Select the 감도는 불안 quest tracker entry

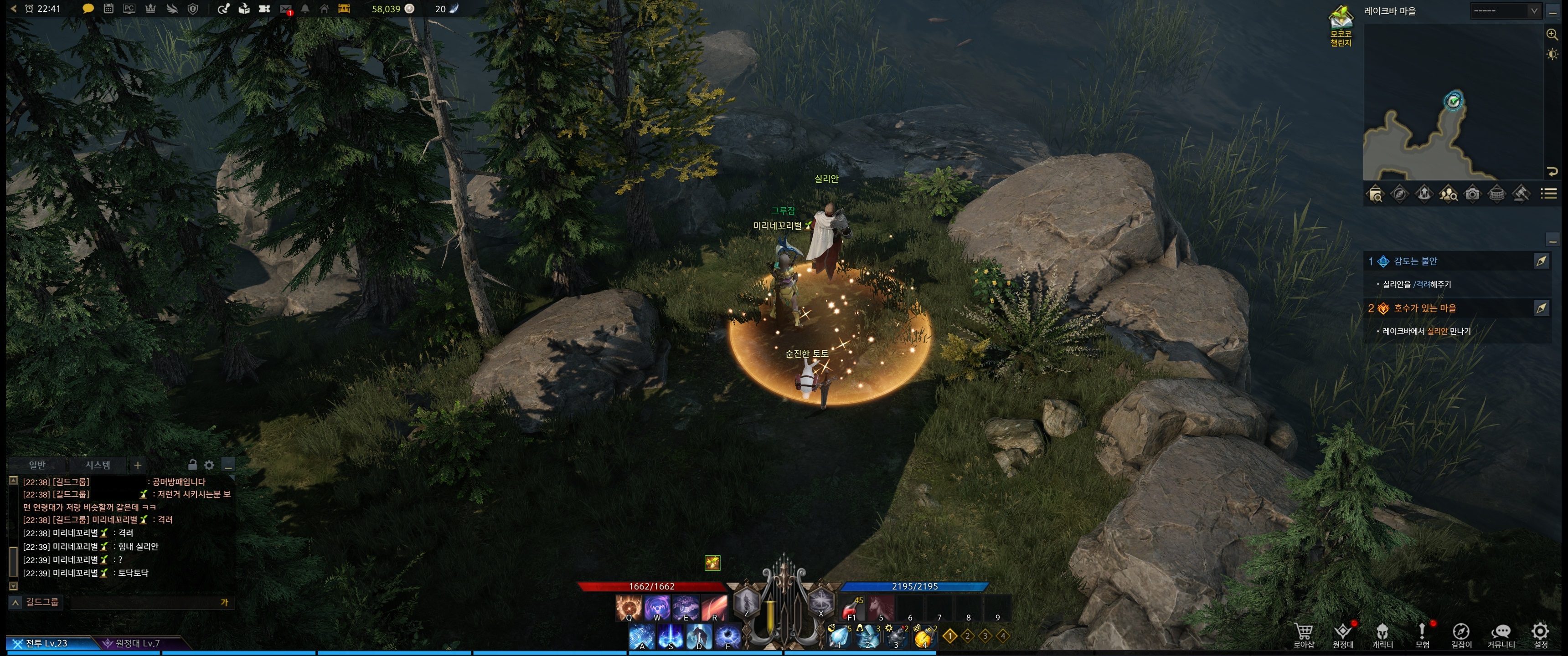pyautogui.click(x=1415, y=261)
